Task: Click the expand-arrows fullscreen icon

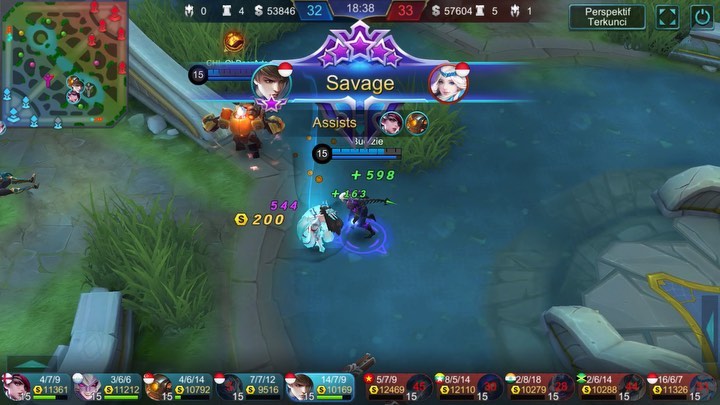Action: coord(667,17)
